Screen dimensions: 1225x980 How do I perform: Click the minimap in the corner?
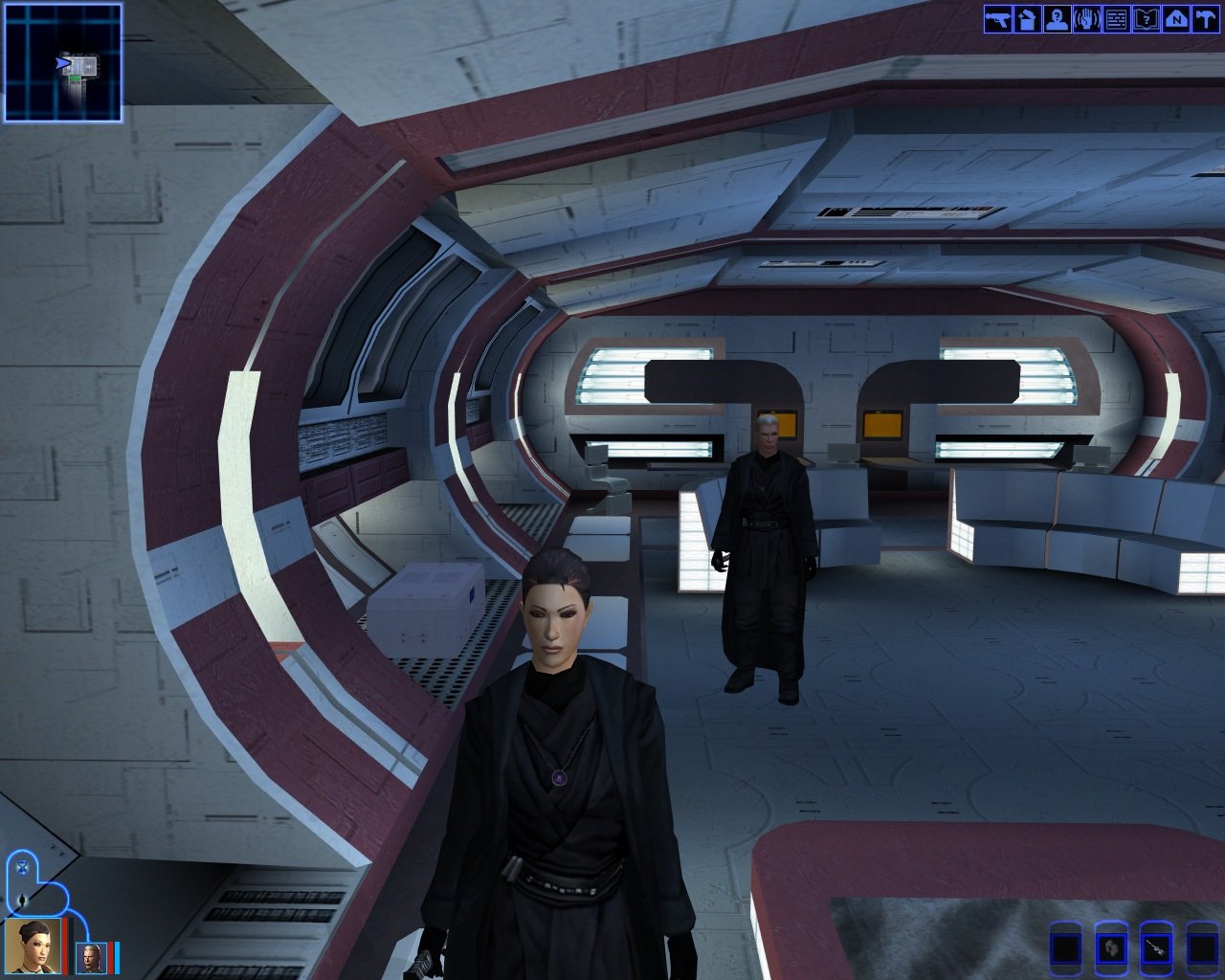pyautogui.click(x=63, y=62)
